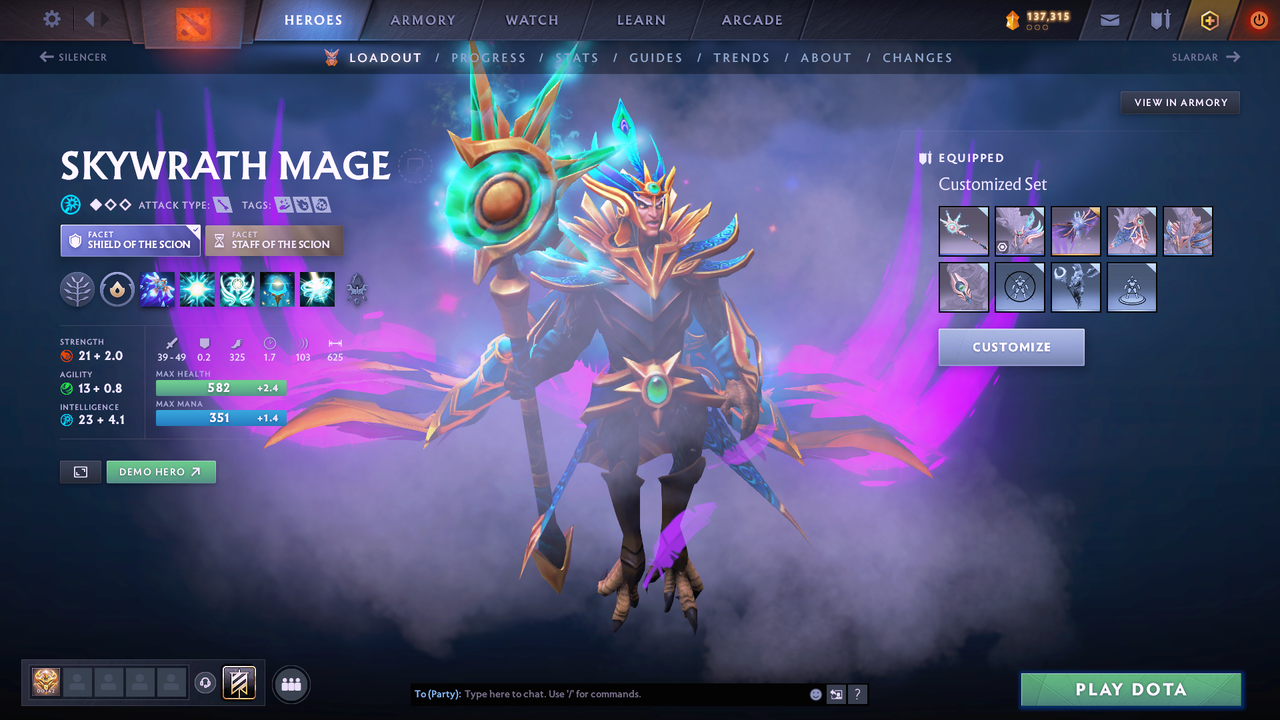Click the party finder group icon
This screenshot has width=1280, height=720.
tap(290, 683)
